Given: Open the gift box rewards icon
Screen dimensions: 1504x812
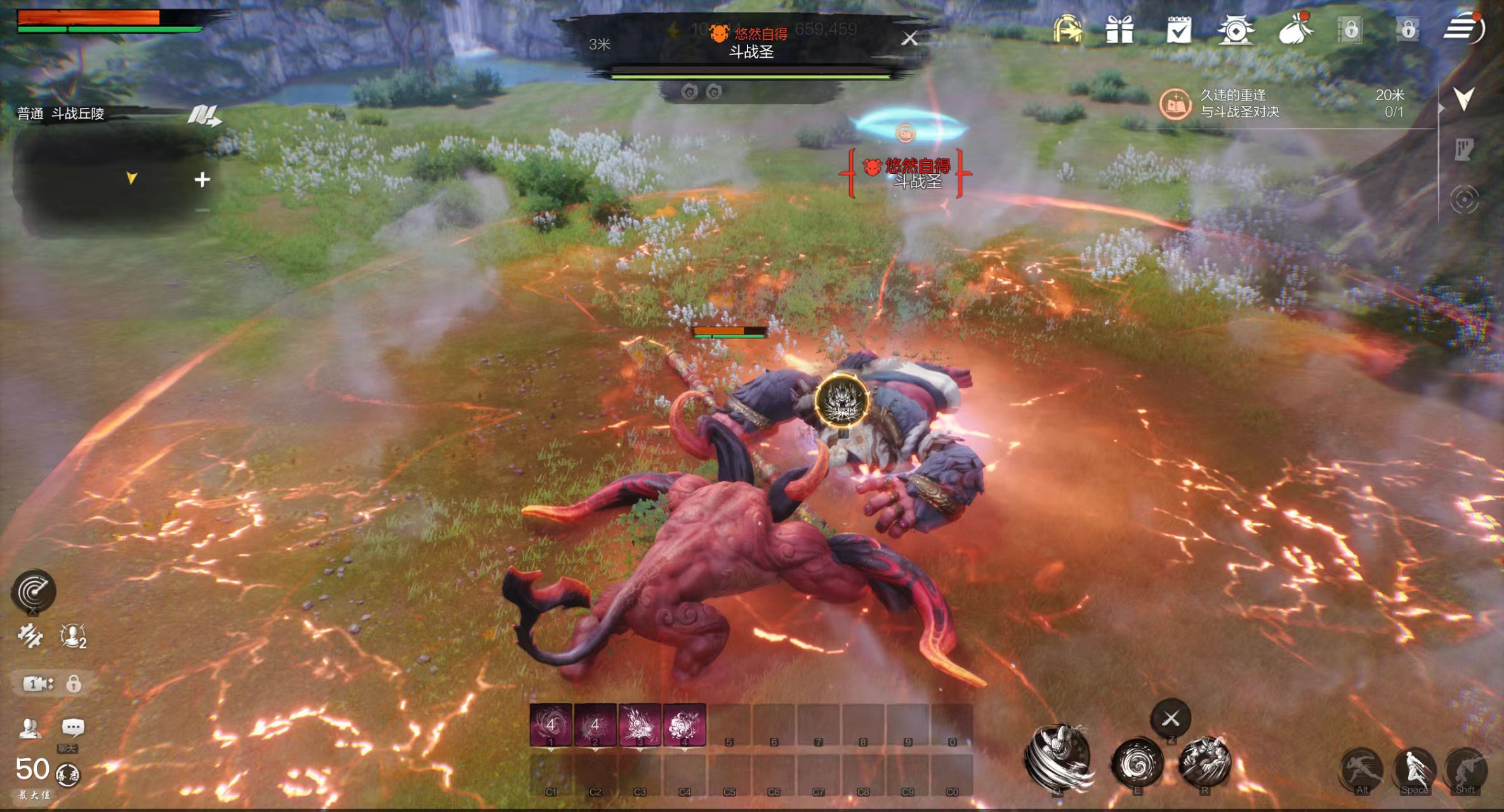Looking at the screenshot, I should click(1119, 29).
